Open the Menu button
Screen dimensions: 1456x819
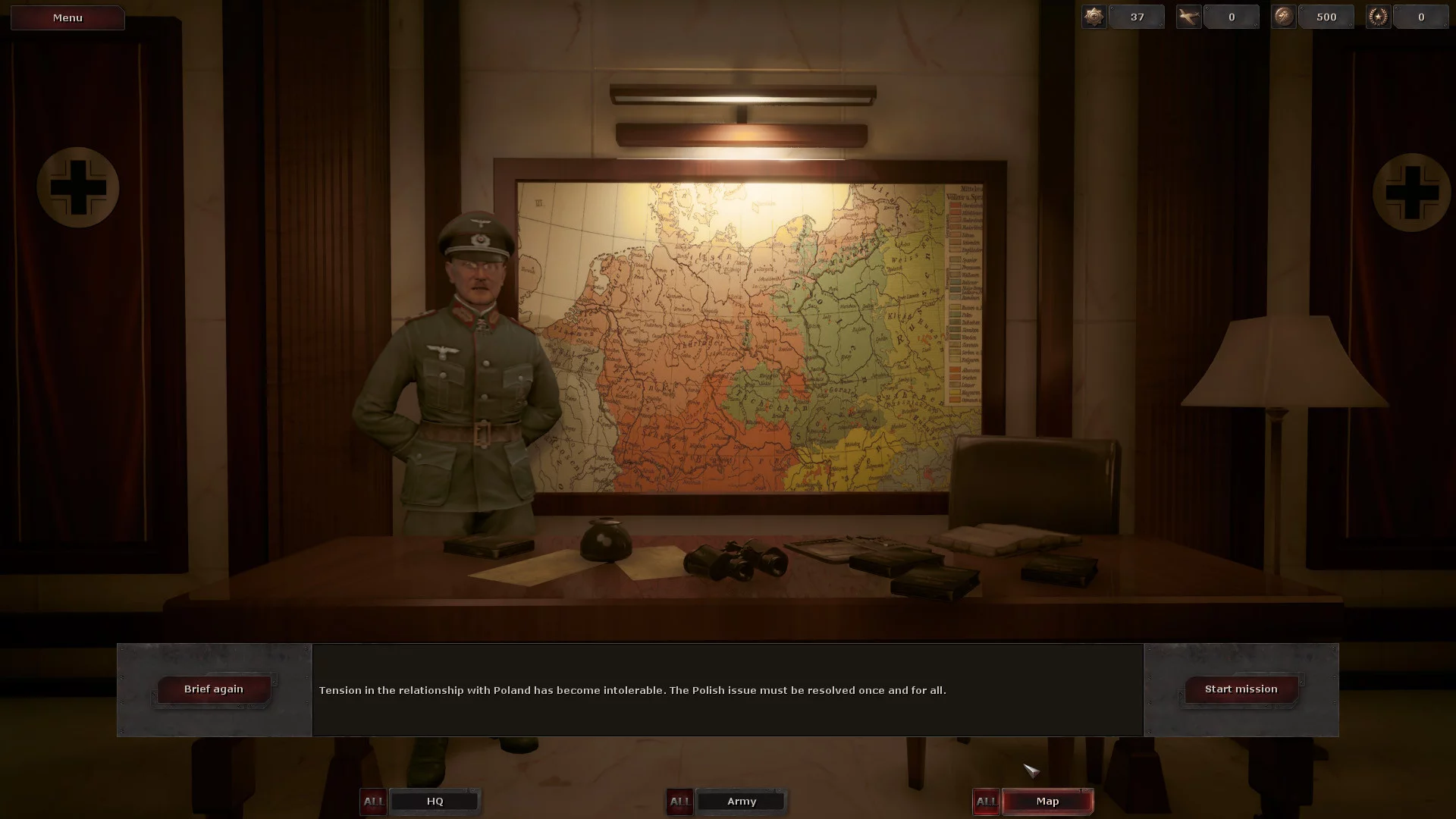point(67,17)
